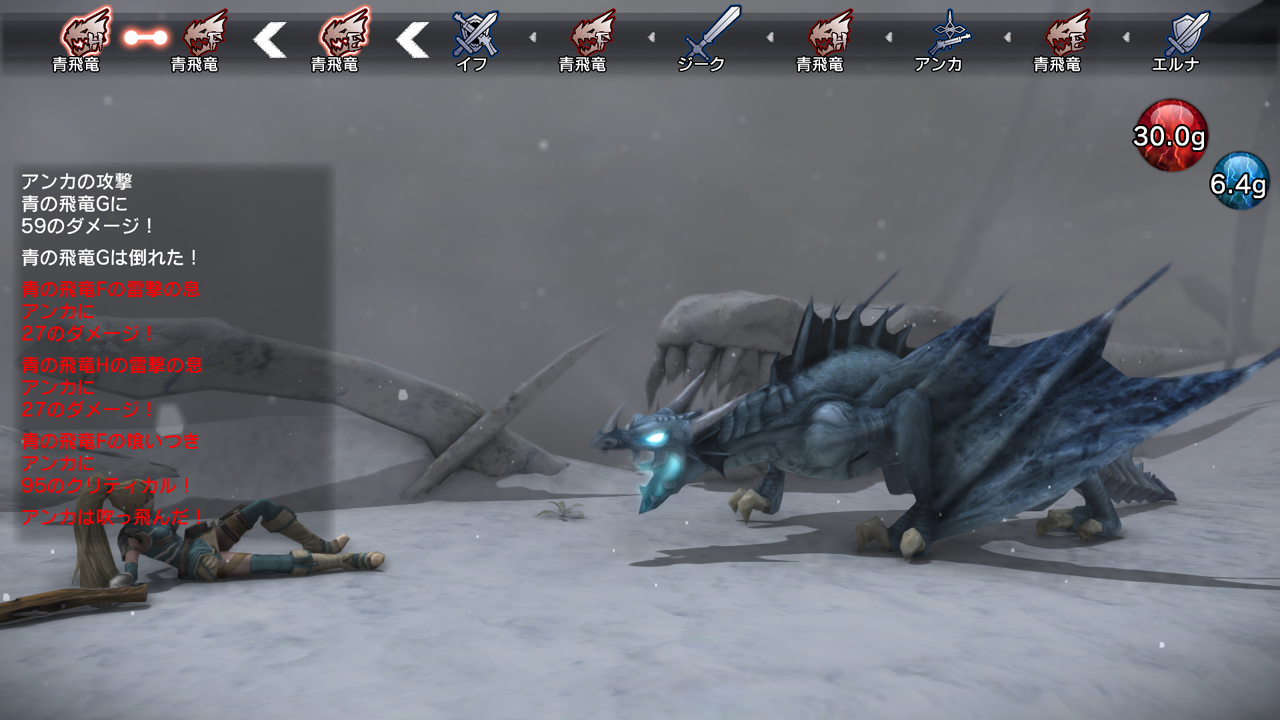Click the red 30.0g resource orb

[x=1168, y=135]
